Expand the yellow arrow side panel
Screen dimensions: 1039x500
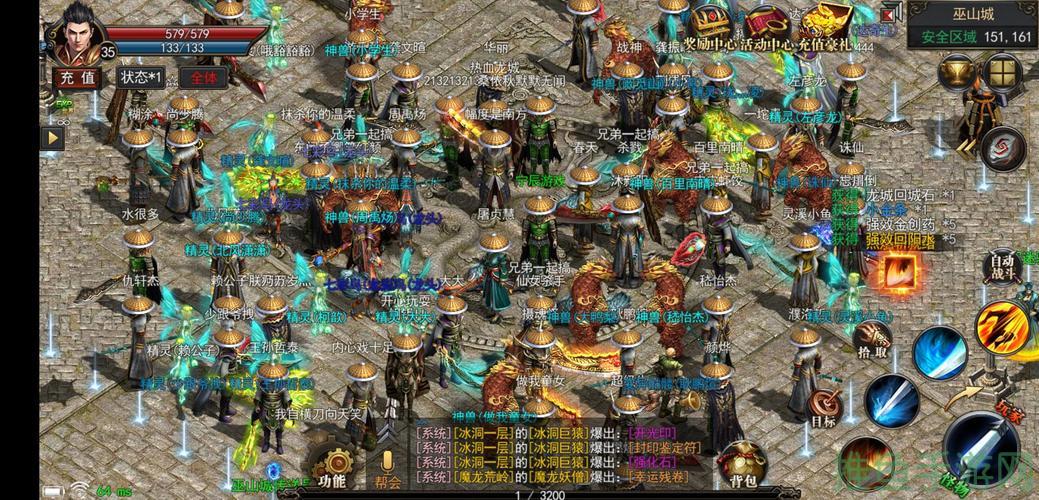pos(52,138)
